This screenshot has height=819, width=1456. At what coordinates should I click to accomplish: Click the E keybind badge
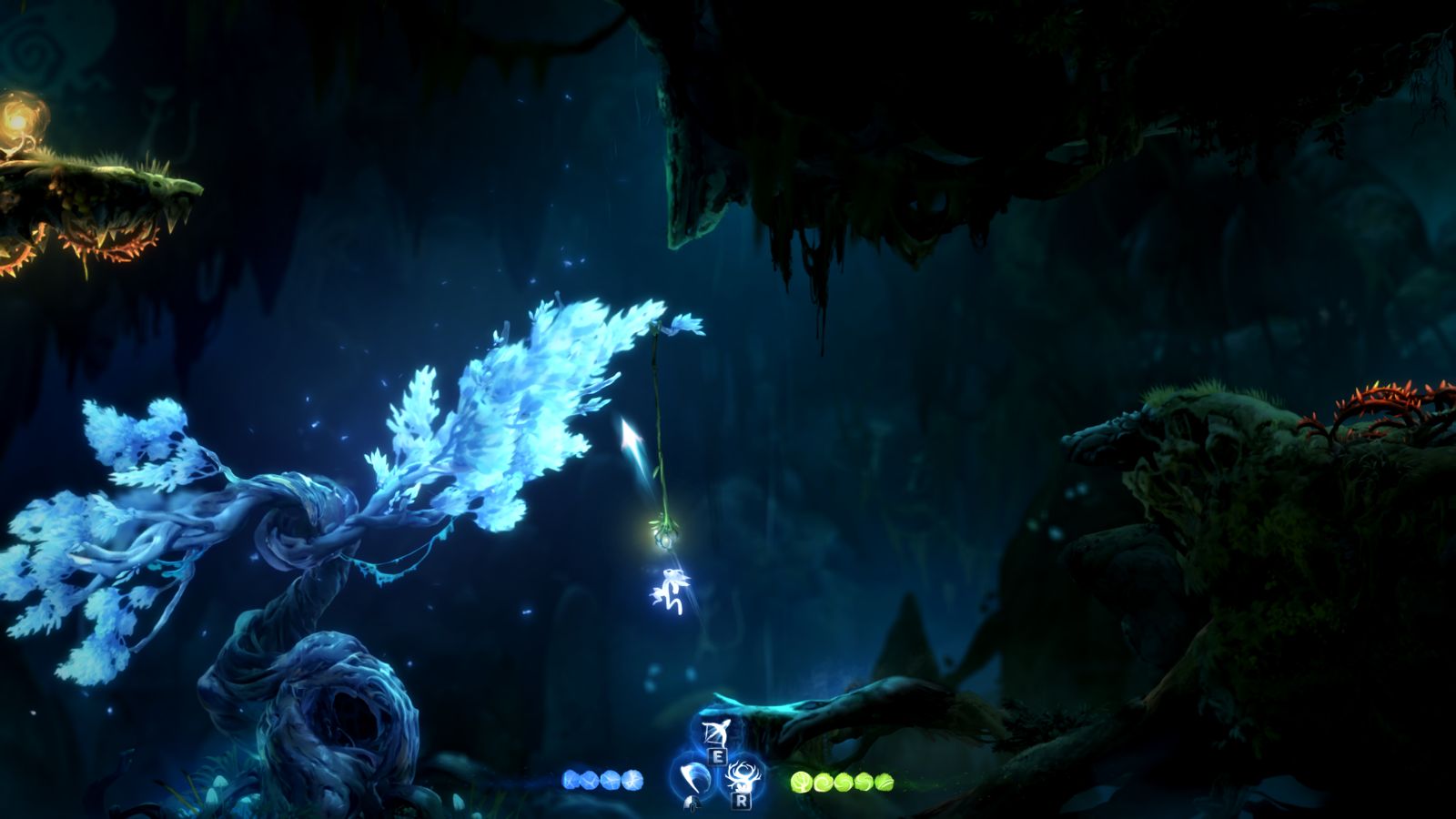coord(718,756)
